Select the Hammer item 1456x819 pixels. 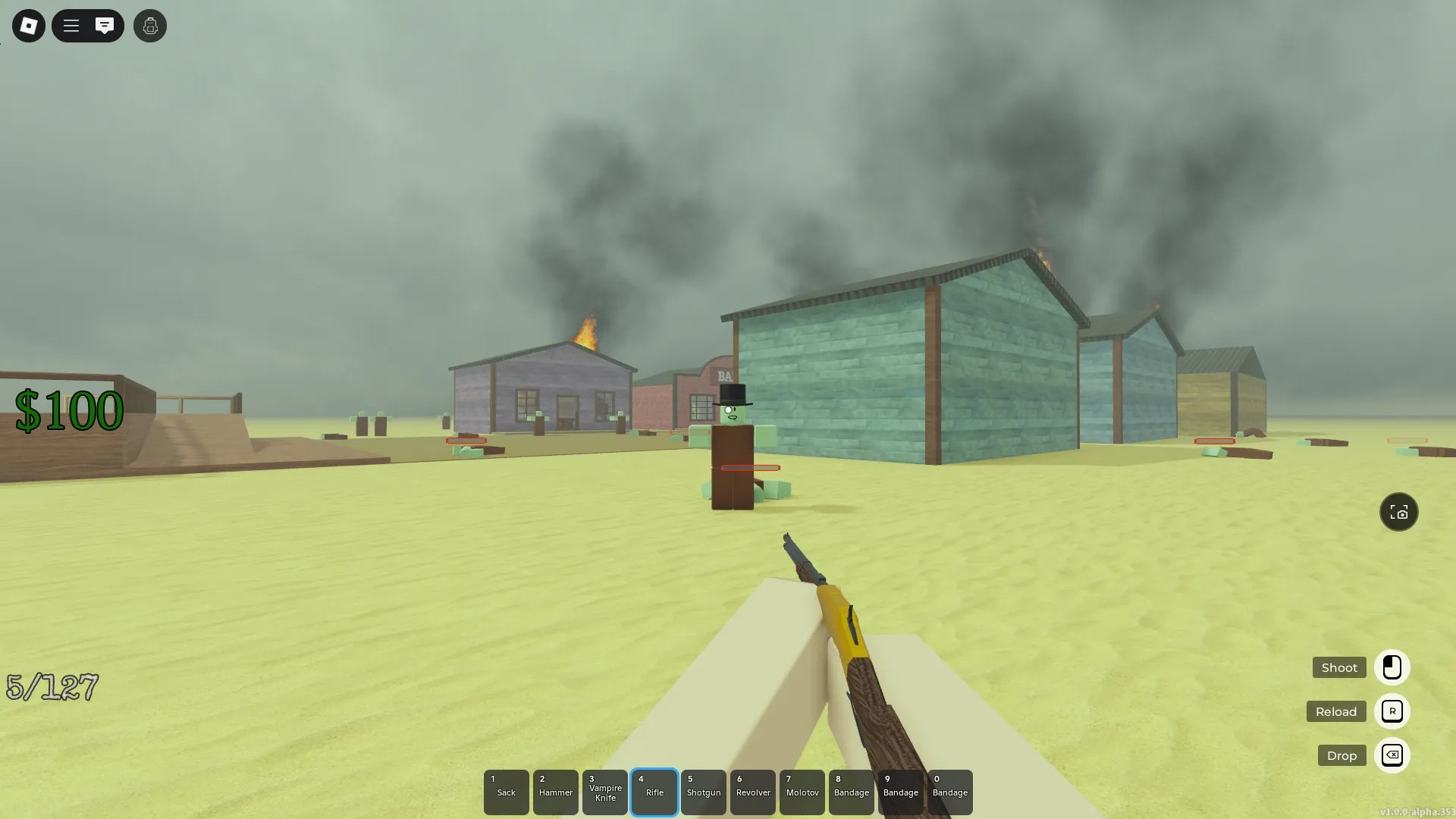click(555, 792)
